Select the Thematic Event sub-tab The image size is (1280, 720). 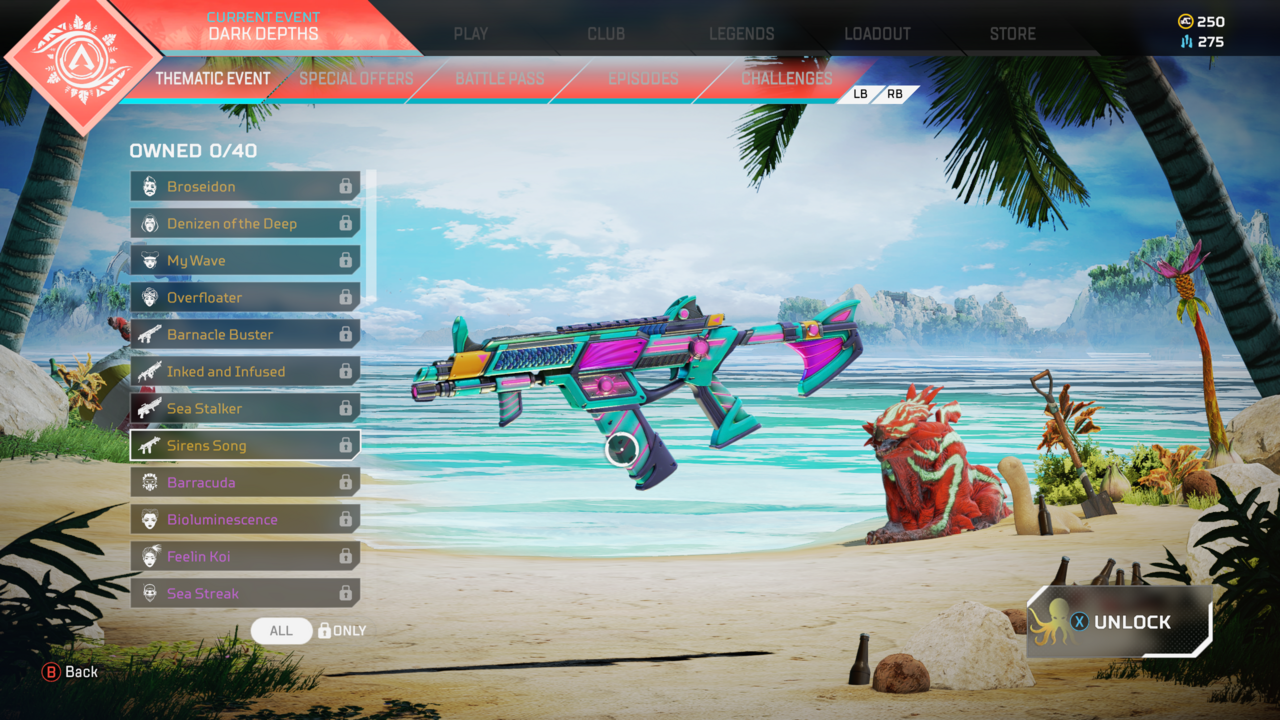click(x=213, y=78)
